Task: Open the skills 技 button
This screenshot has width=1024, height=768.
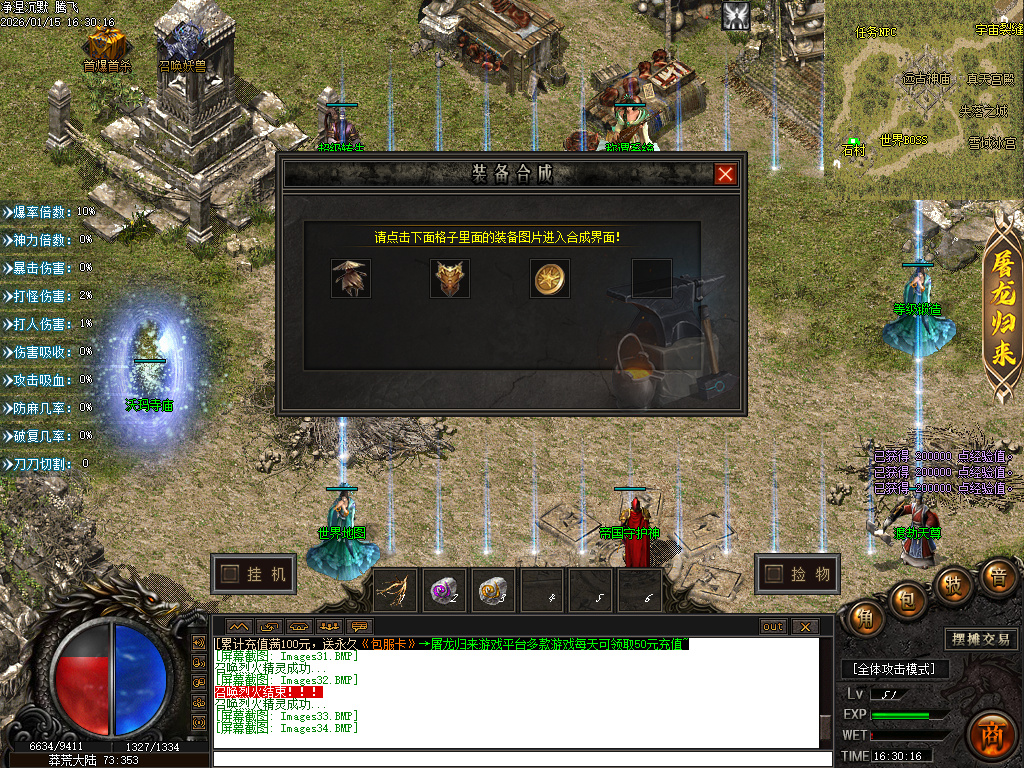Action: point(953,585)
